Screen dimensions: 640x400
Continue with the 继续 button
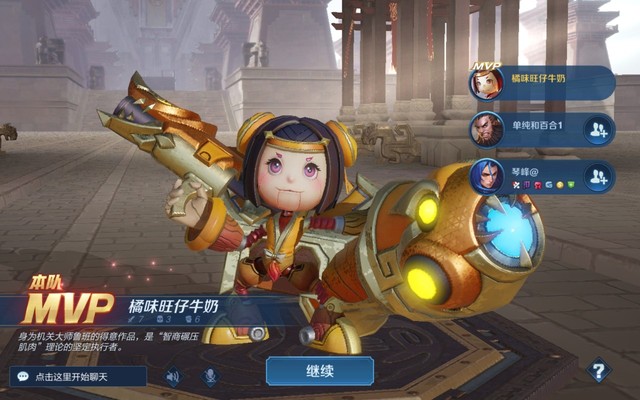point(319,371)
